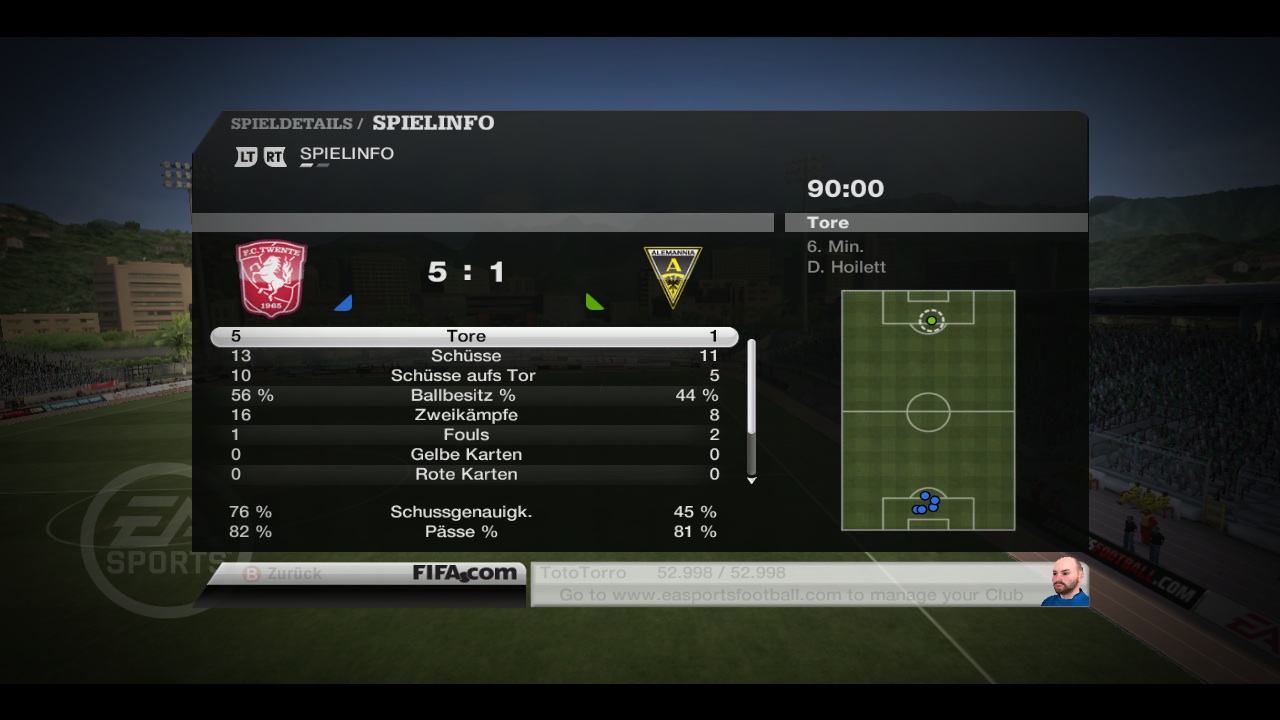This screenshot has height=720, width=1280.
Task: Select the highlighted Tore stat row
Action: click(474, 336)
